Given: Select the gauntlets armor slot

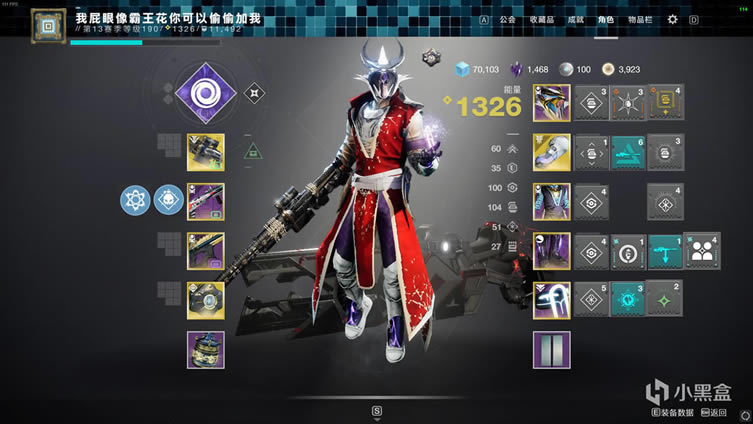Looking at the screenshot, I should pyautogui.click(x=551, y=152).
